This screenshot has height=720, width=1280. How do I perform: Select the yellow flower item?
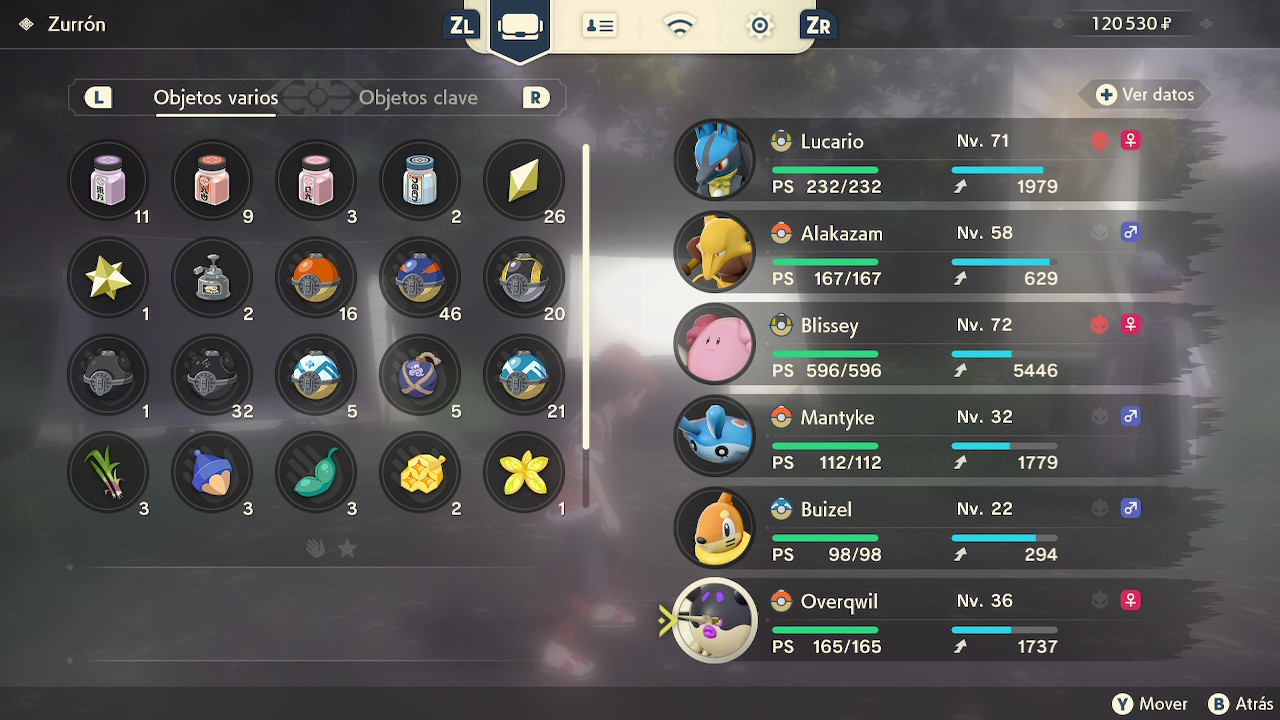523,471
